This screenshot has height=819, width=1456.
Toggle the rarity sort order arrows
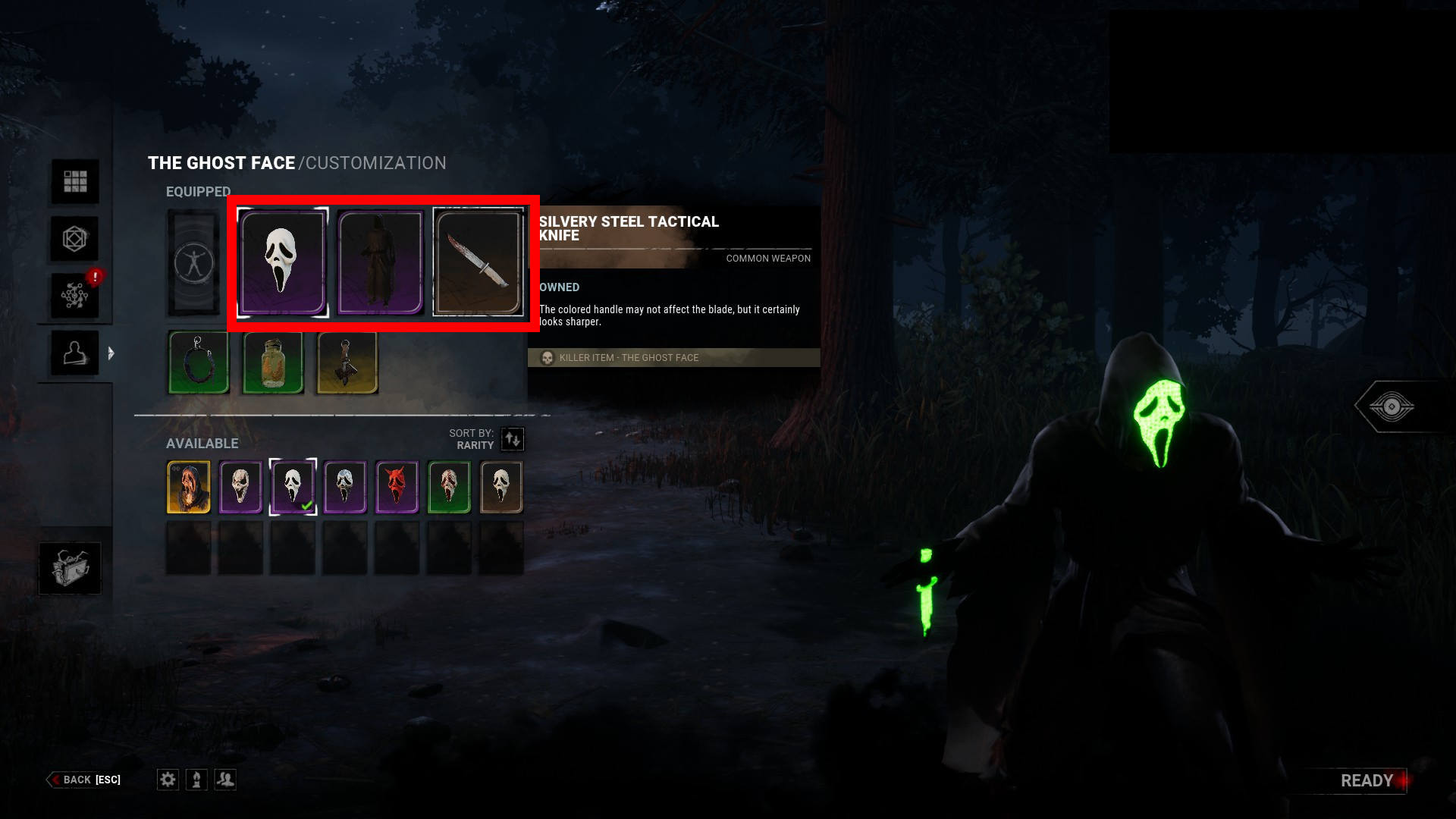512,439
